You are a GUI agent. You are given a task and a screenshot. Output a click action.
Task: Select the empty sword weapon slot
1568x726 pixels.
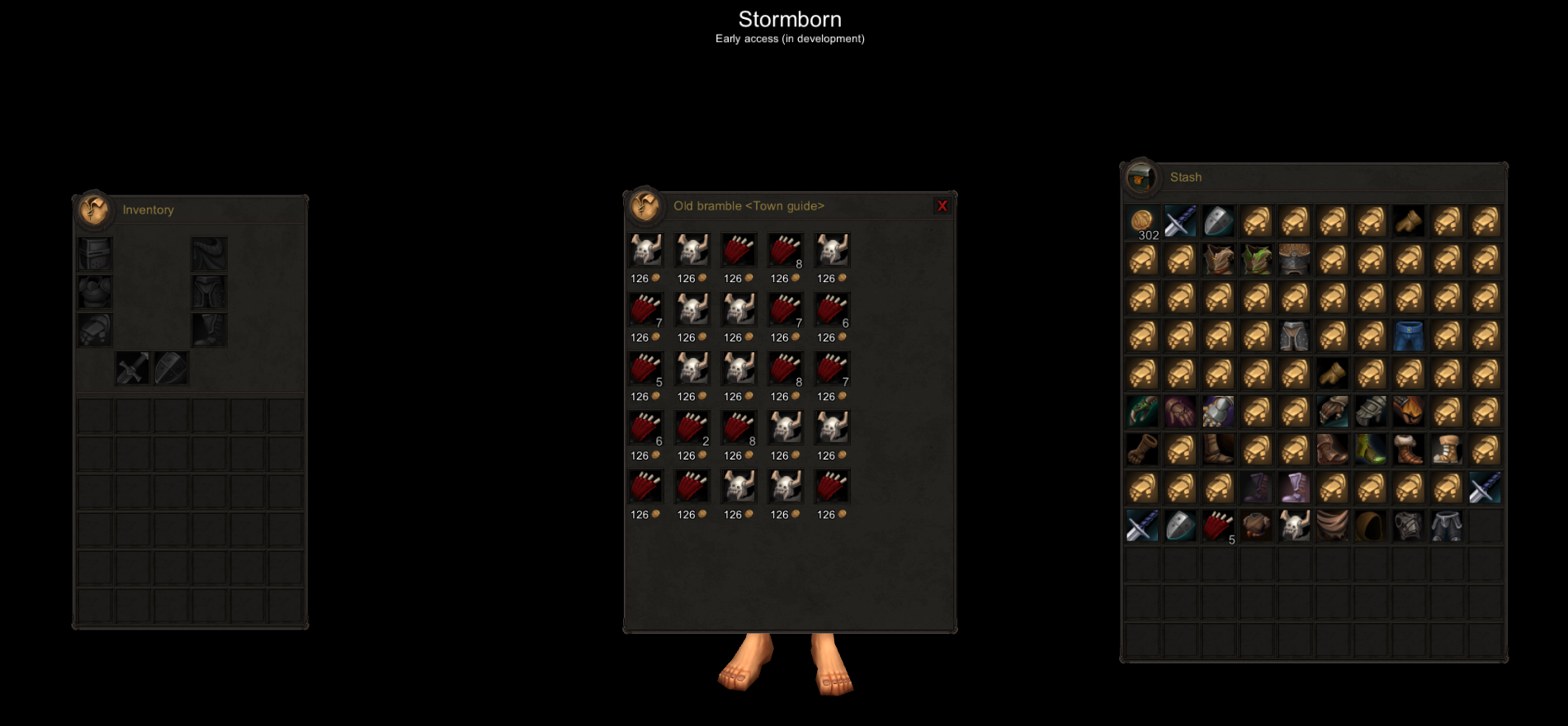pos(132,368)
